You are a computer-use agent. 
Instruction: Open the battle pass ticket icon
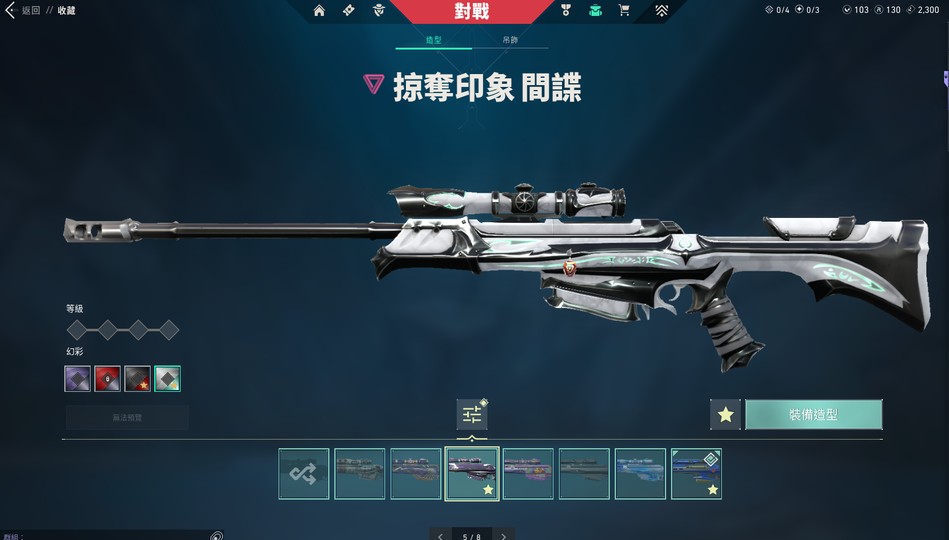(348, 11)
